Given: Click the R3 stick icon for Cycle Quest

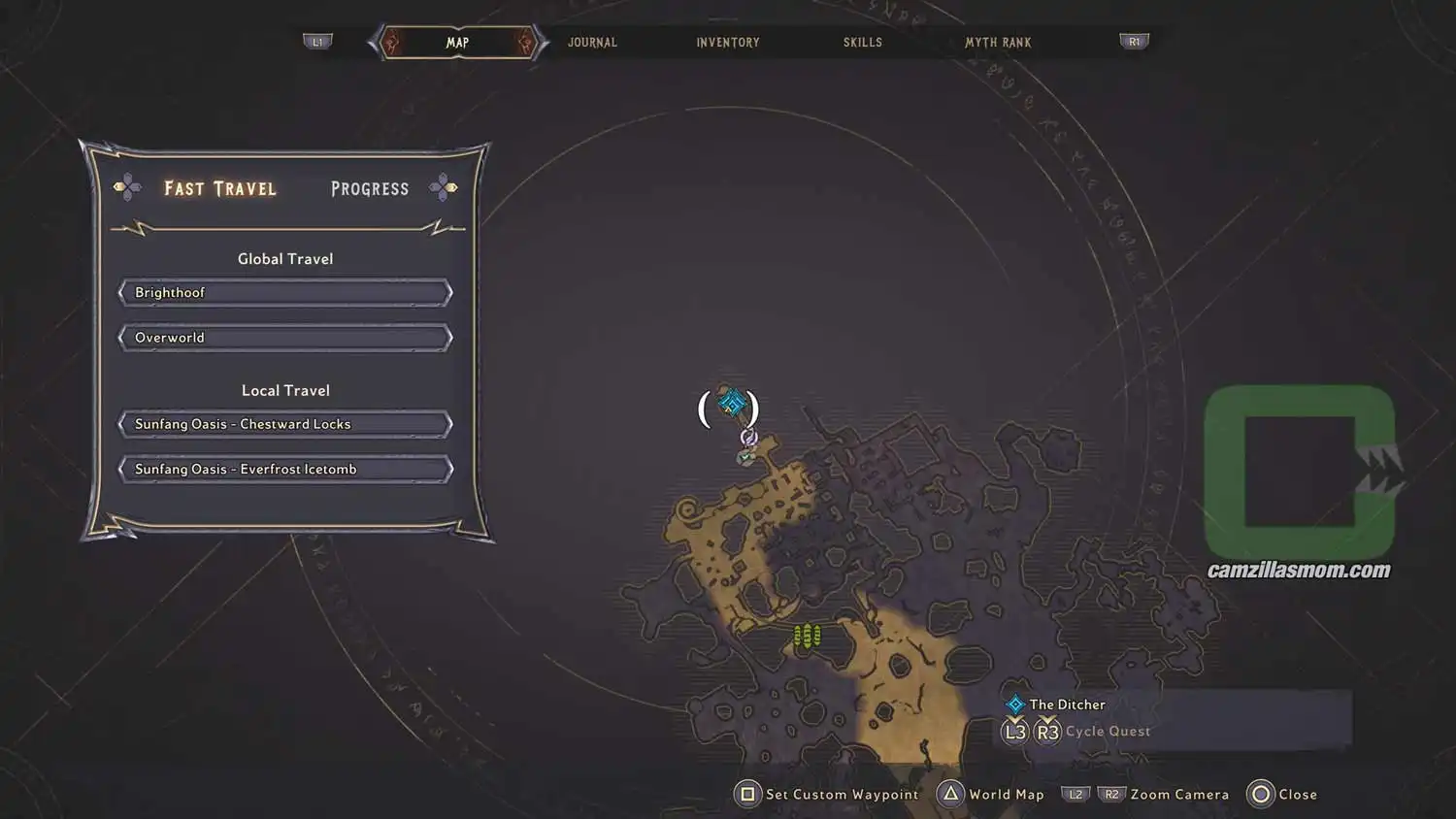Looking at the screenshot, I should point(1048,732).
